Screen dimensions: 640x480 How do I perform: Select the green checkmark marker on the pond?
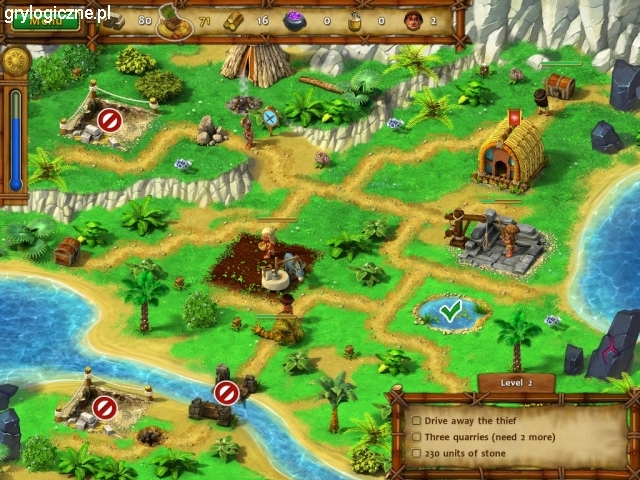(x=450, y=312)
